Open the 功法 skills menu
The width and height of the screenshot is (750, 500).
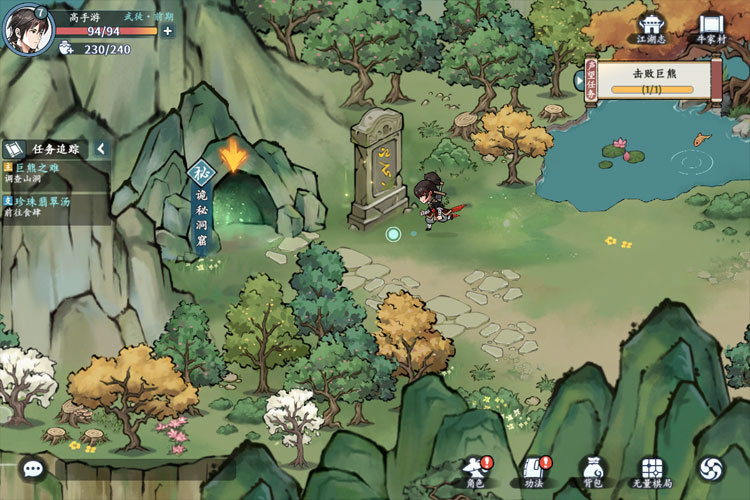coord(533,471)
